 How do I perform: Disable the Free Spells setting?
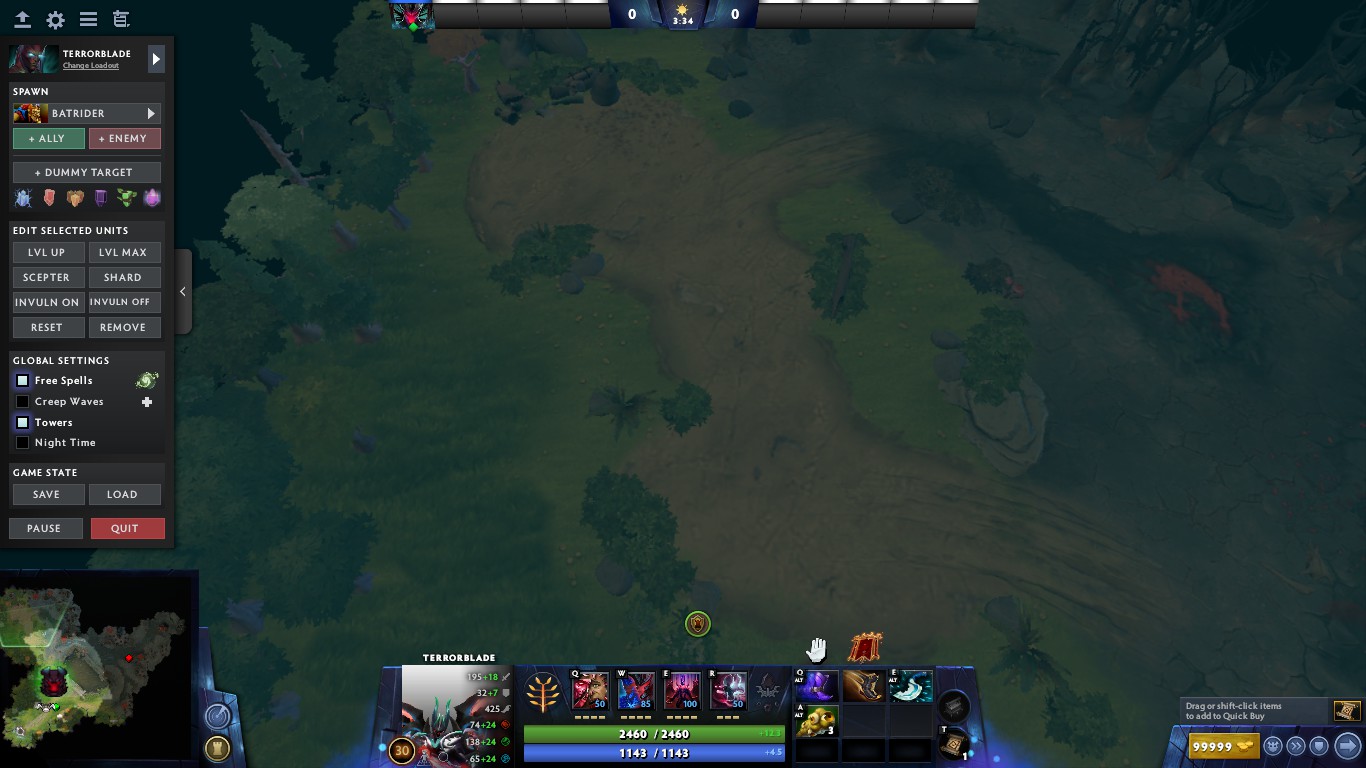(22, 380)
